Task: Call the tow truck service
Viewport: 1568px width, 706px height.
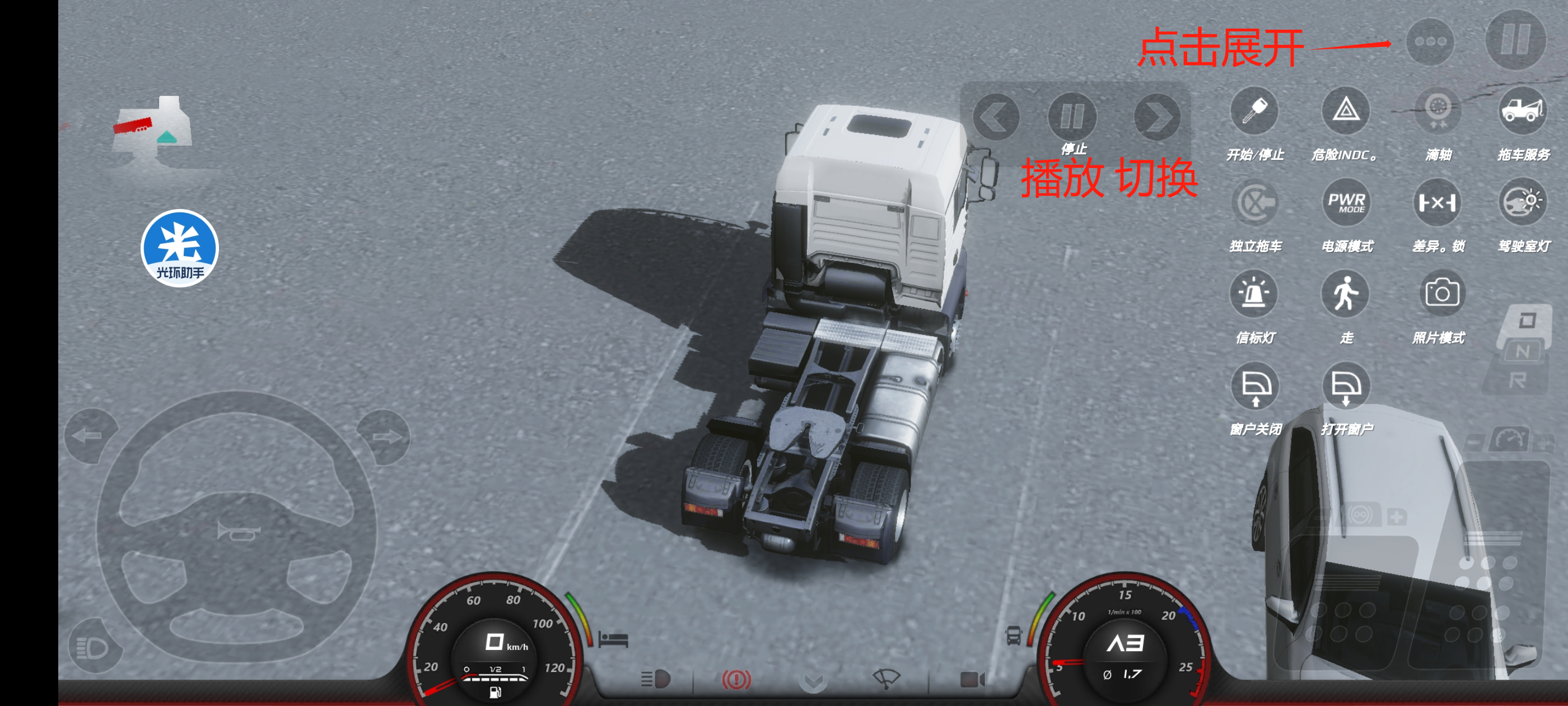Action: [1522, 112]
